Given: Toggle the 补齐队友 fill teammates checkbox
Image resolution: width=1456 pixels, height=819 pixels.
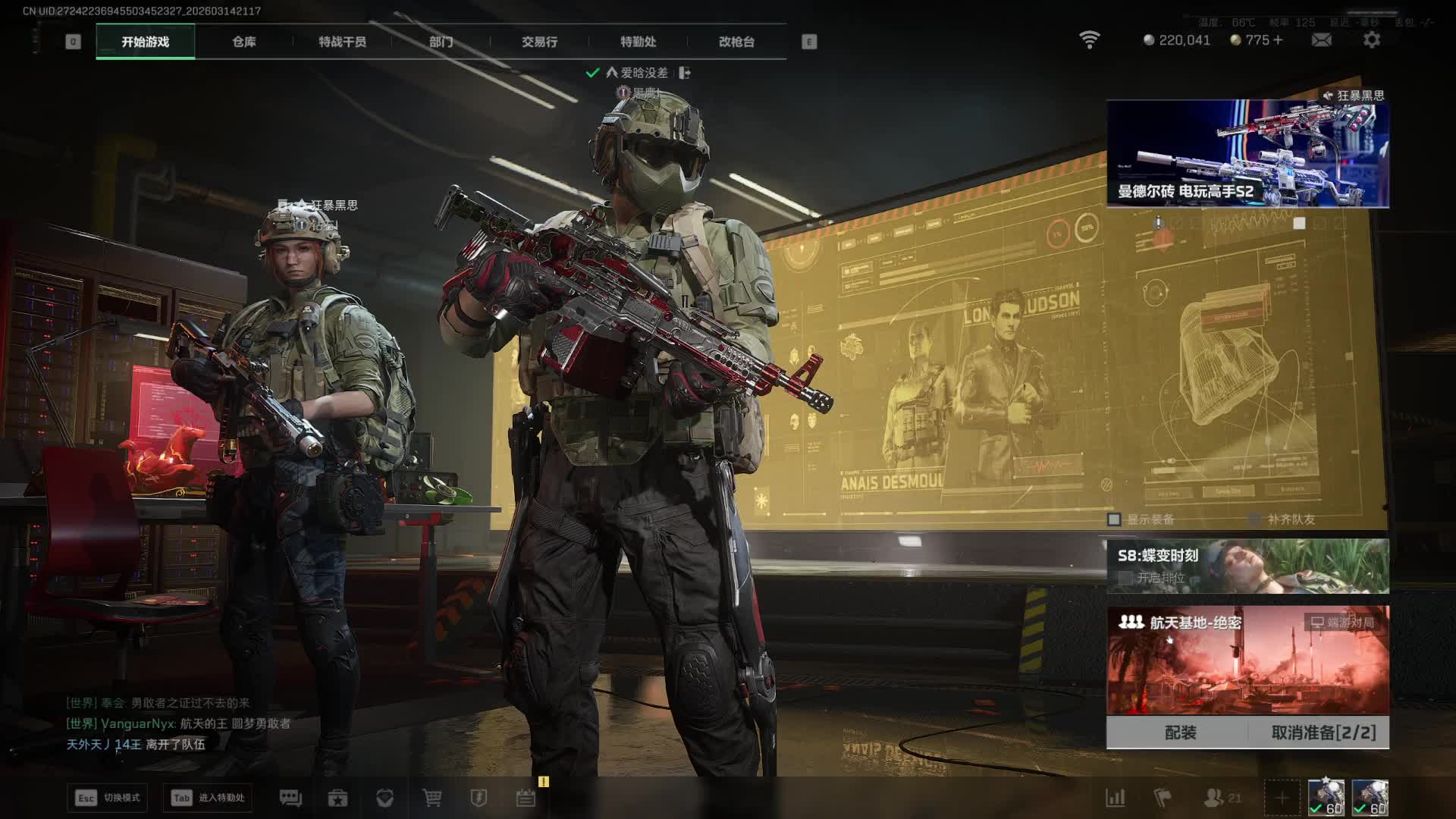Looking at the screenshot, I should coord(1255,519).
